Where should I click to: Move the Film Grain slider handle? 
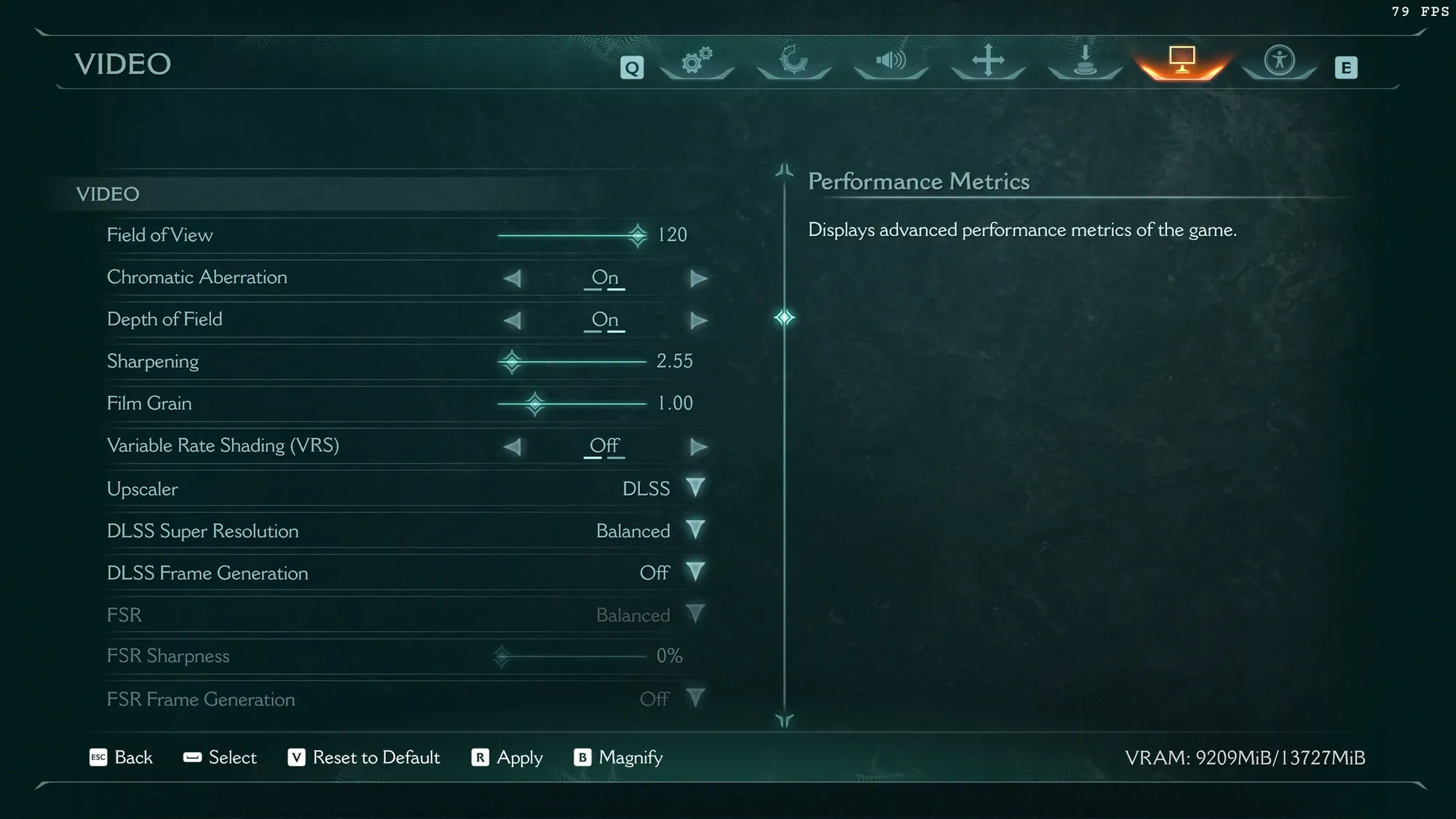coord(535,404)
